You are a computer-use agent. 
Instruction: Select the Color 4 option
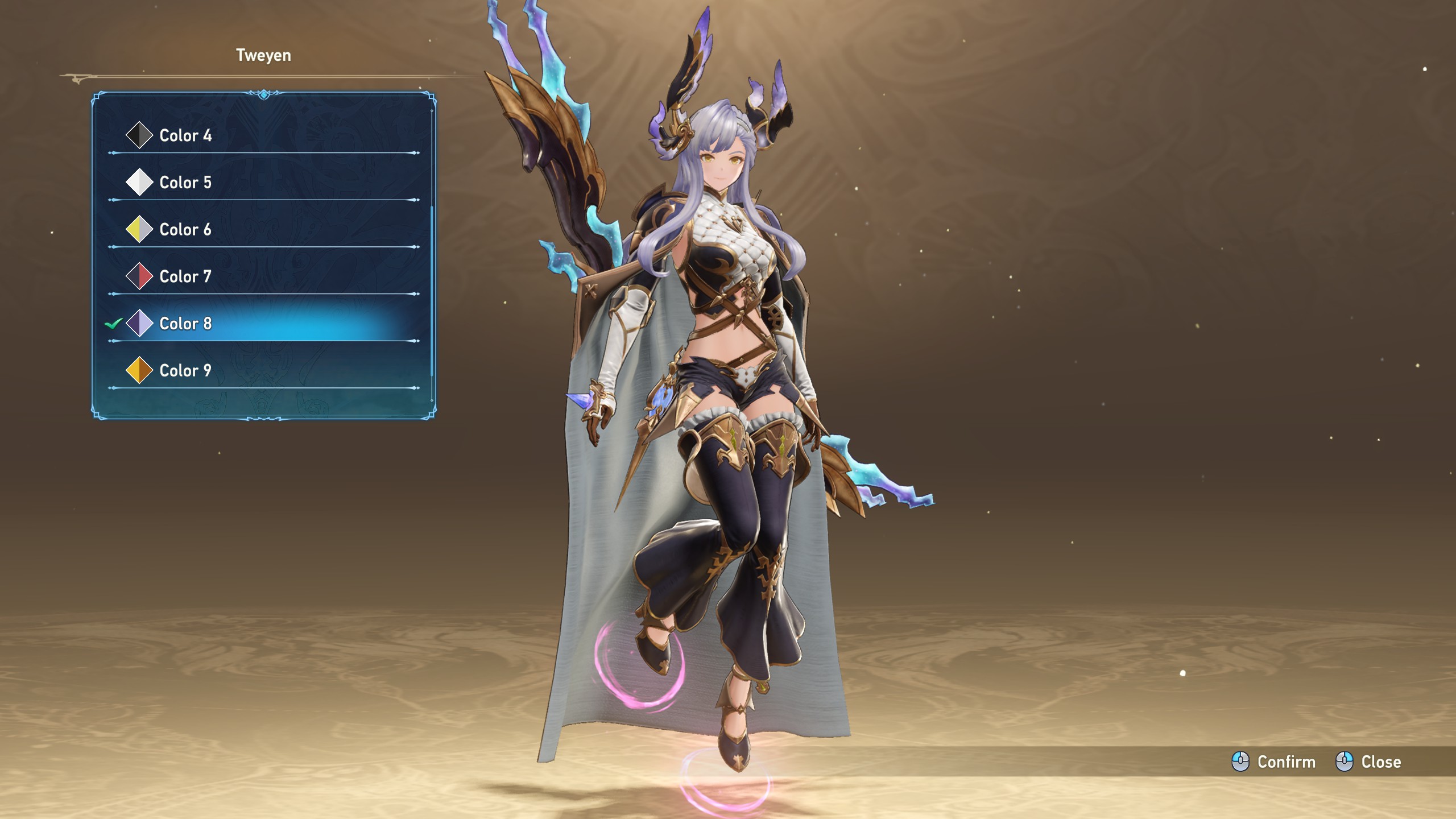click(185, 135)
